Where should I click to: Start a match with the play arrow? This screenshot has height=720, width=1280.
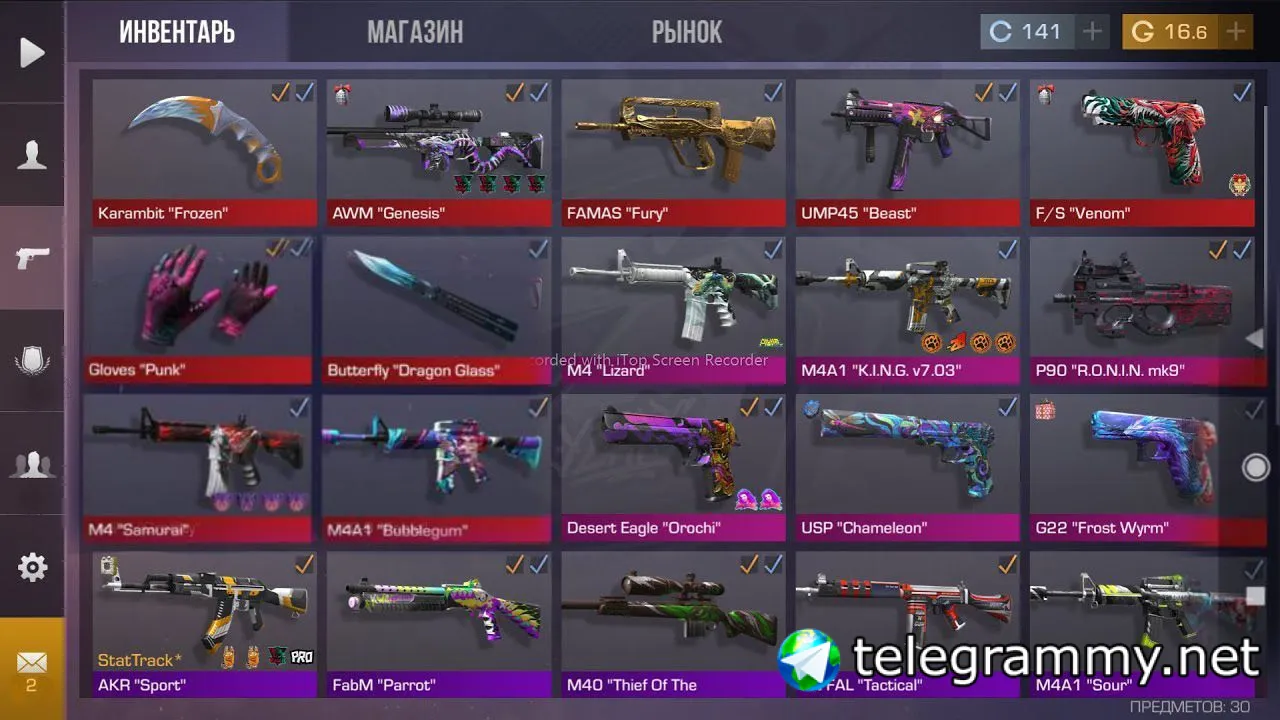[32, 52]
